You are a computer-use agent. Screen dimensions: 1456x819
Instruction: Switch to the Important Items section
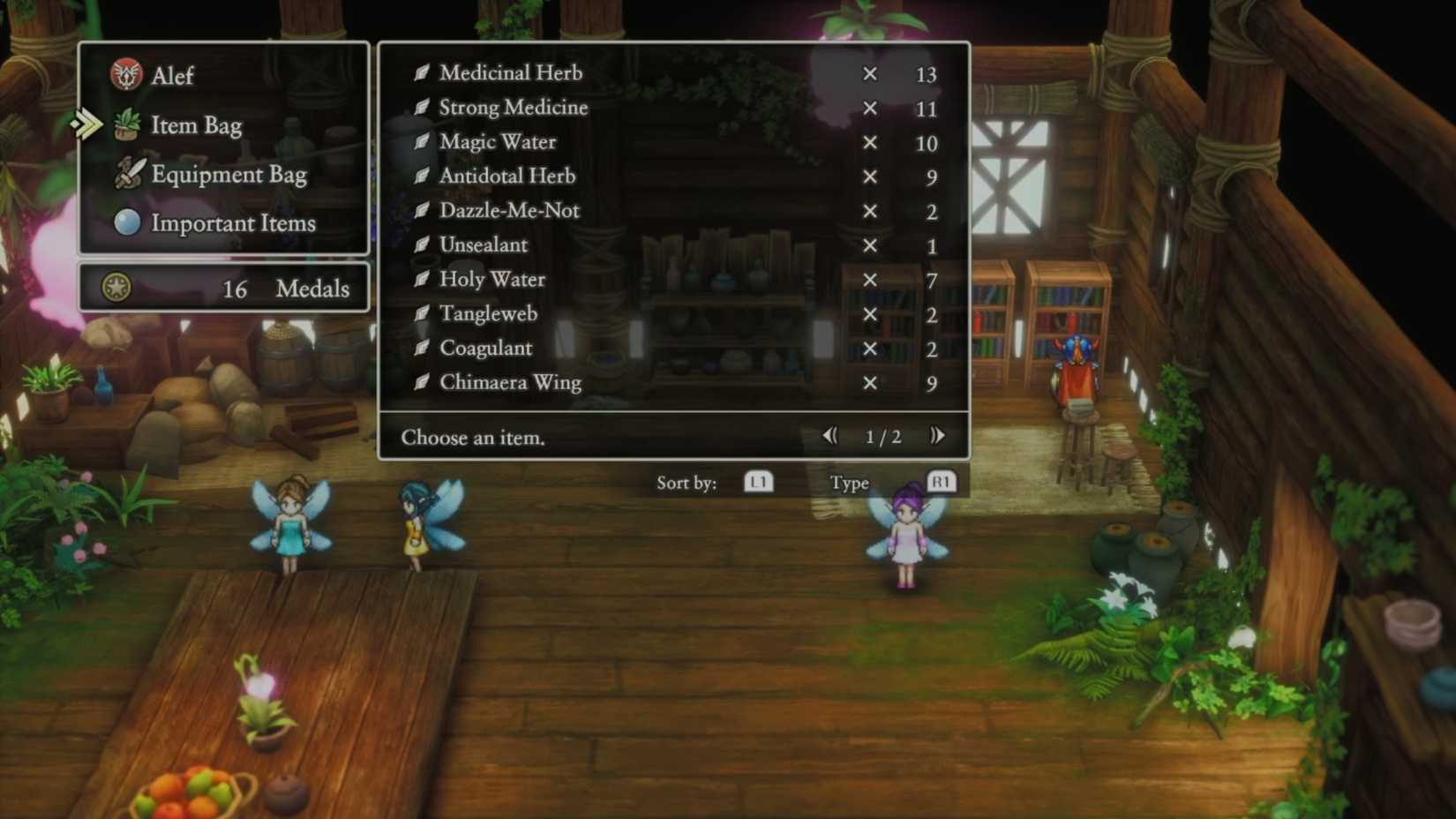click(234, 223)
